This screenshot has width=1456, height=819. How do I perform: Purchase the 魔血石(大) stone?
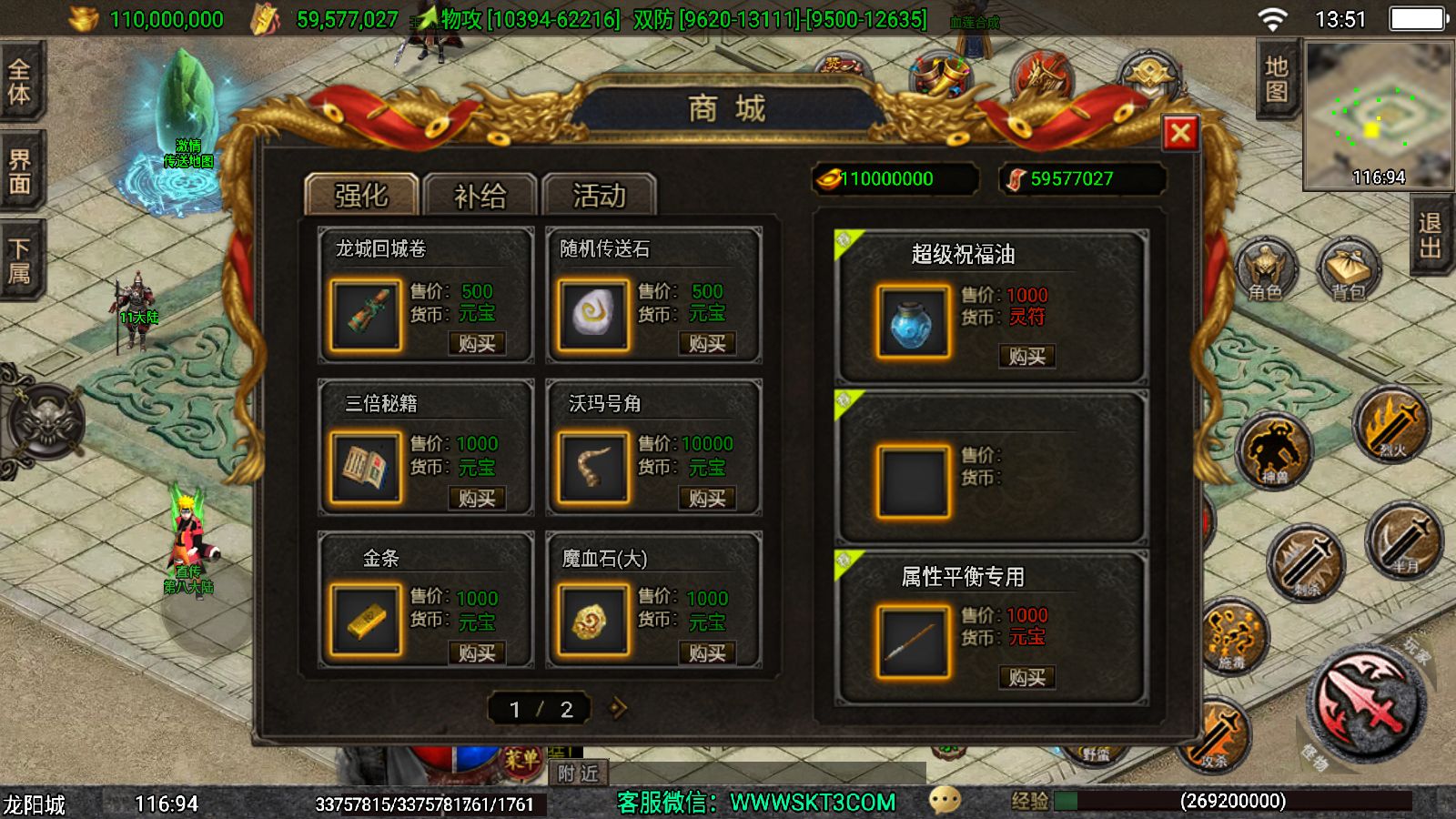click(x=707, y=653)
